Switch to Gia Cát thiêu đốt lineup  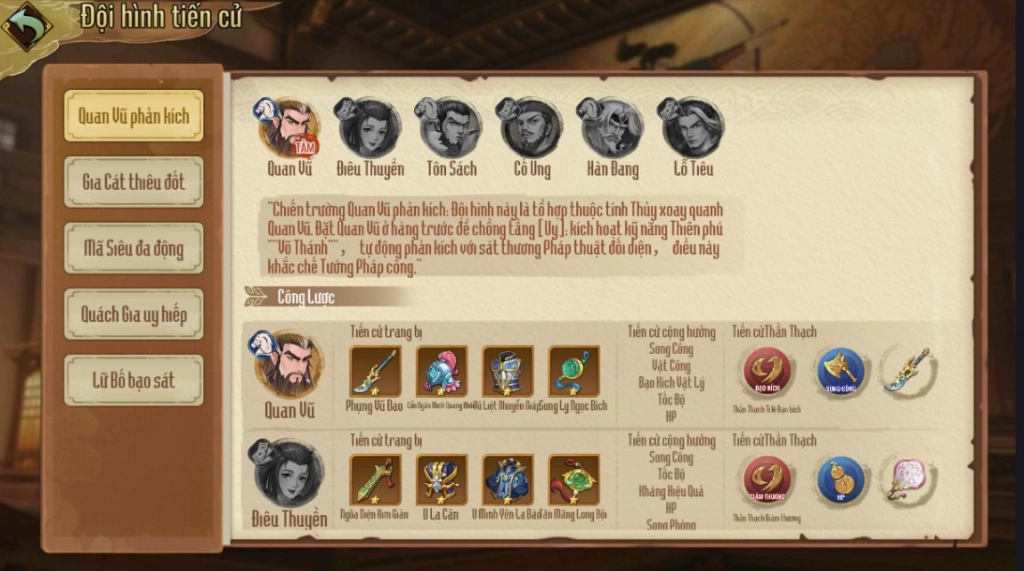point(133,182)
